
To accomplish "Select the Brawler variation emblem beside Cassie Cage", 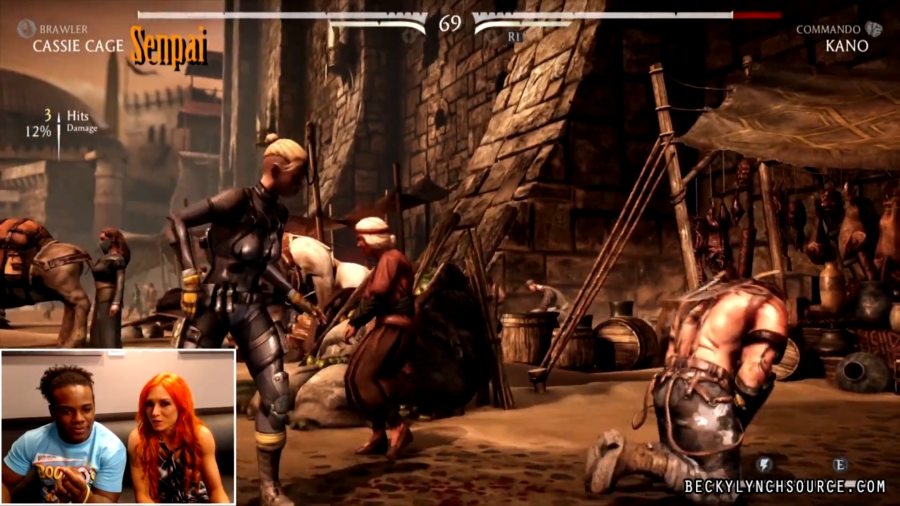I will [x=25, y=29].
